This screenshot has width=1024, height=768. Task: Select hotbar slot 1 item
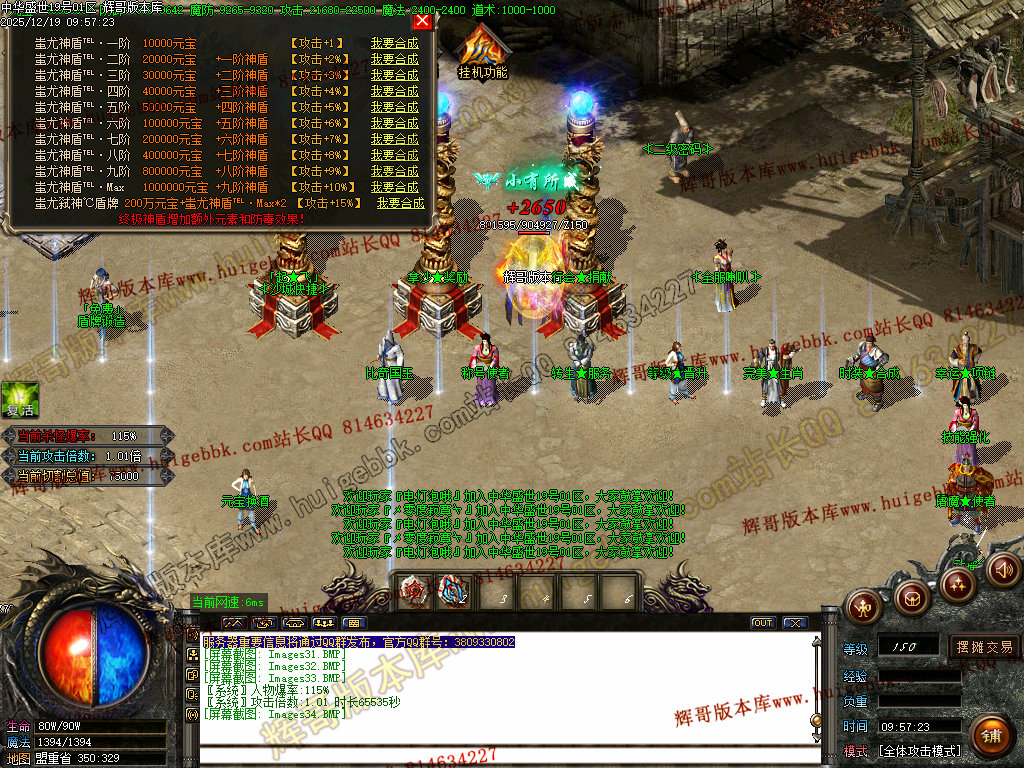click(412, 592)
